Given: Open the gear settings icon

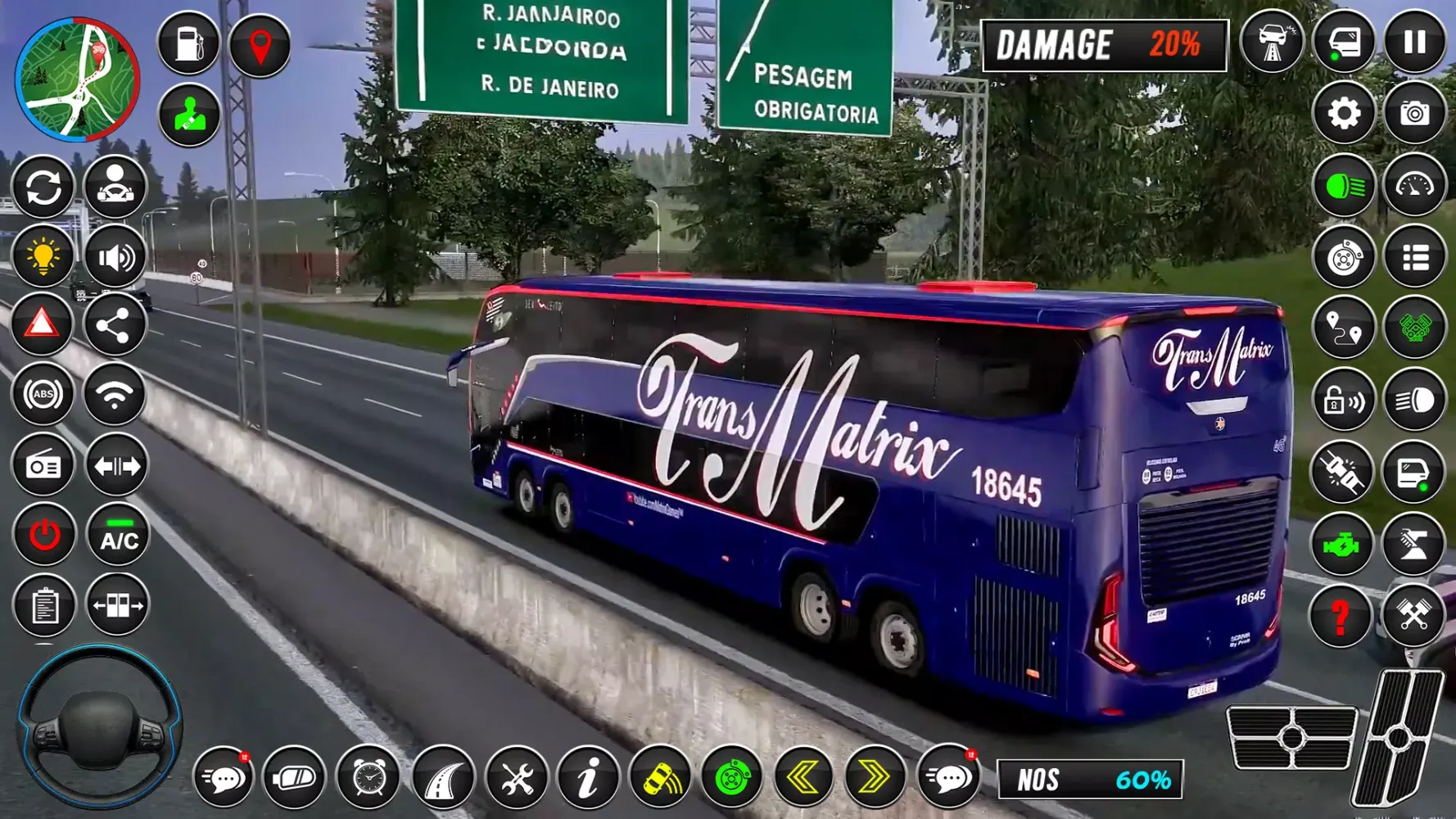Looking at the screenshot, I should coord(1344,114).
